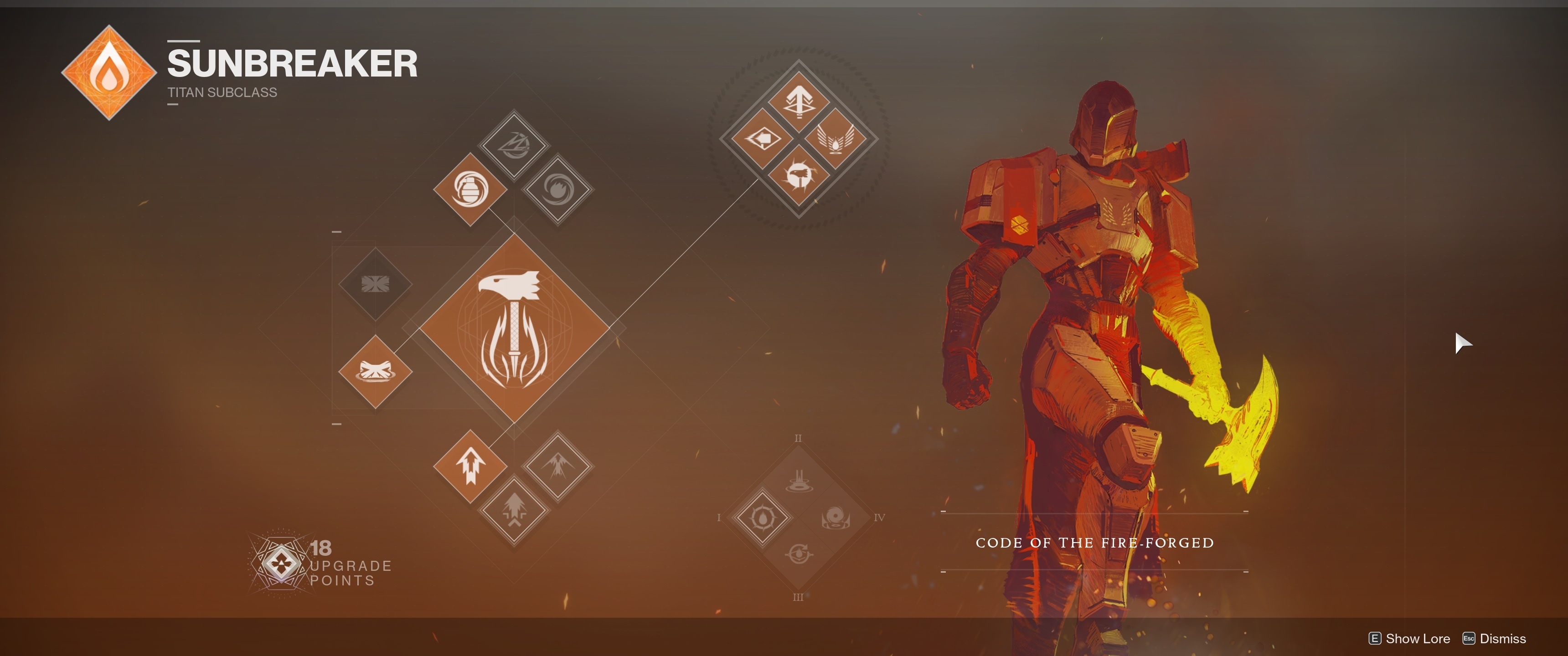Viewport: 1568px width, 656px height.
Task: Click the Sunbreaker flame subclass emblem
Action: [109, 72]
